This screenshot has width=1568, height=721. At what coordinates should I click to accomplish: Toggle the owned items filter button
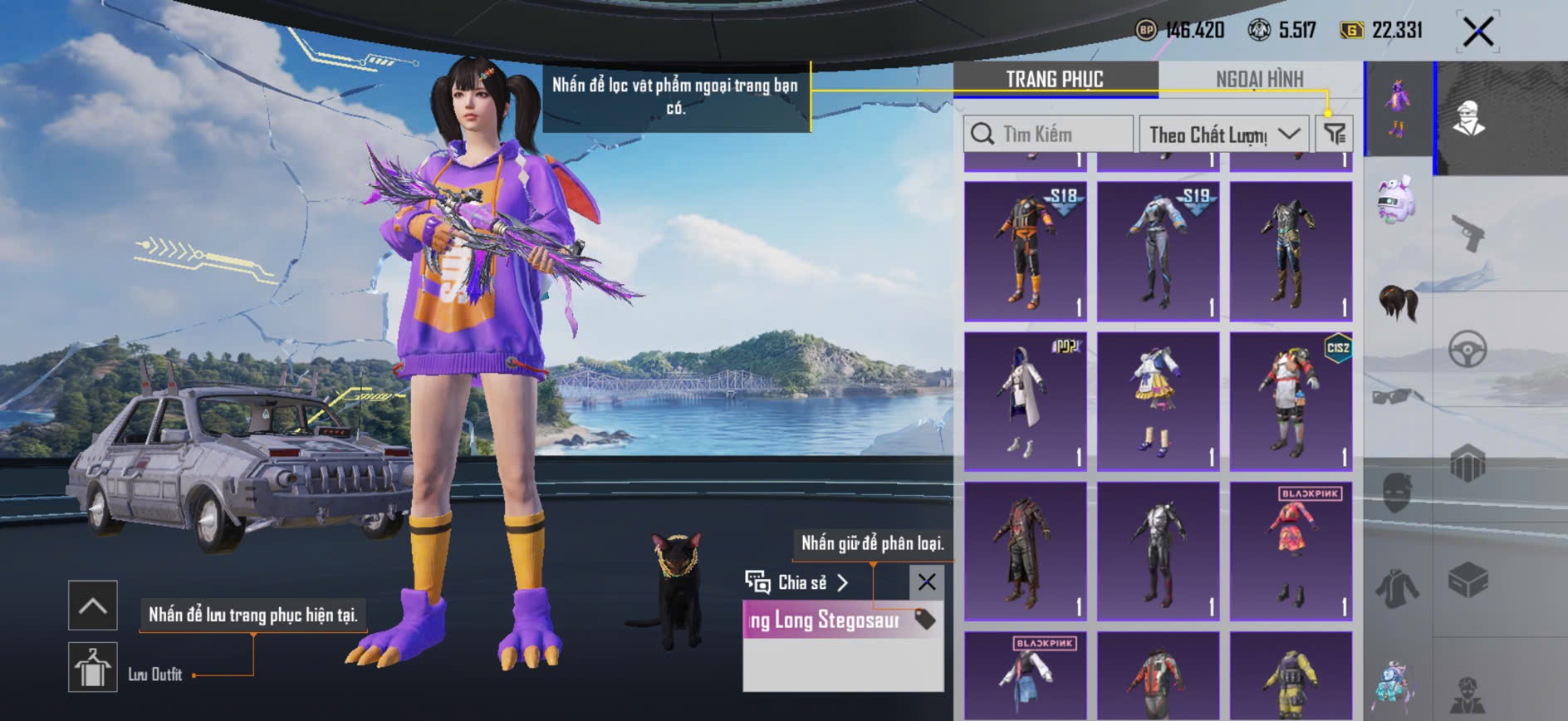click(x=1335, y=134)
